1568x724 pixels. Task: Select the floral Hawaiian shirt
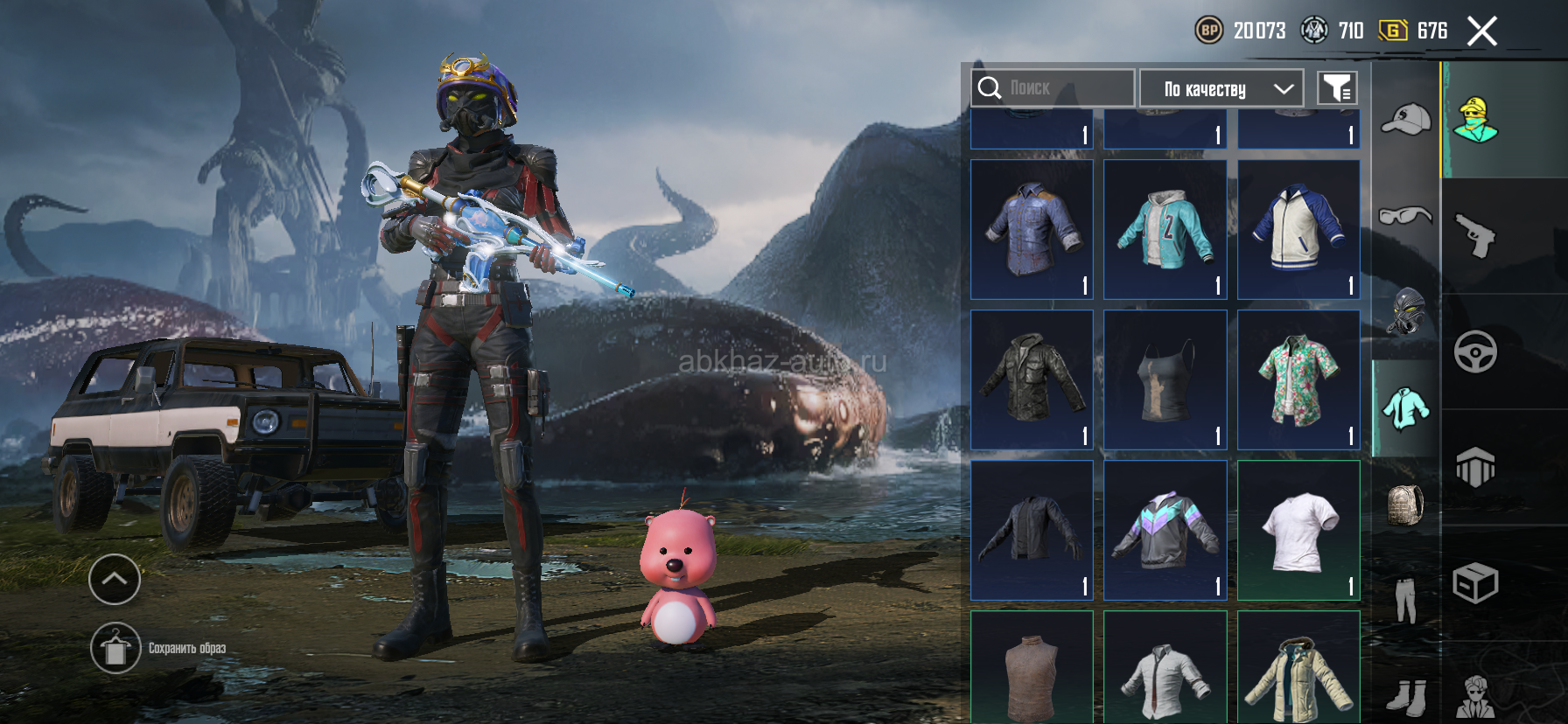click(x=1298, y=379)
